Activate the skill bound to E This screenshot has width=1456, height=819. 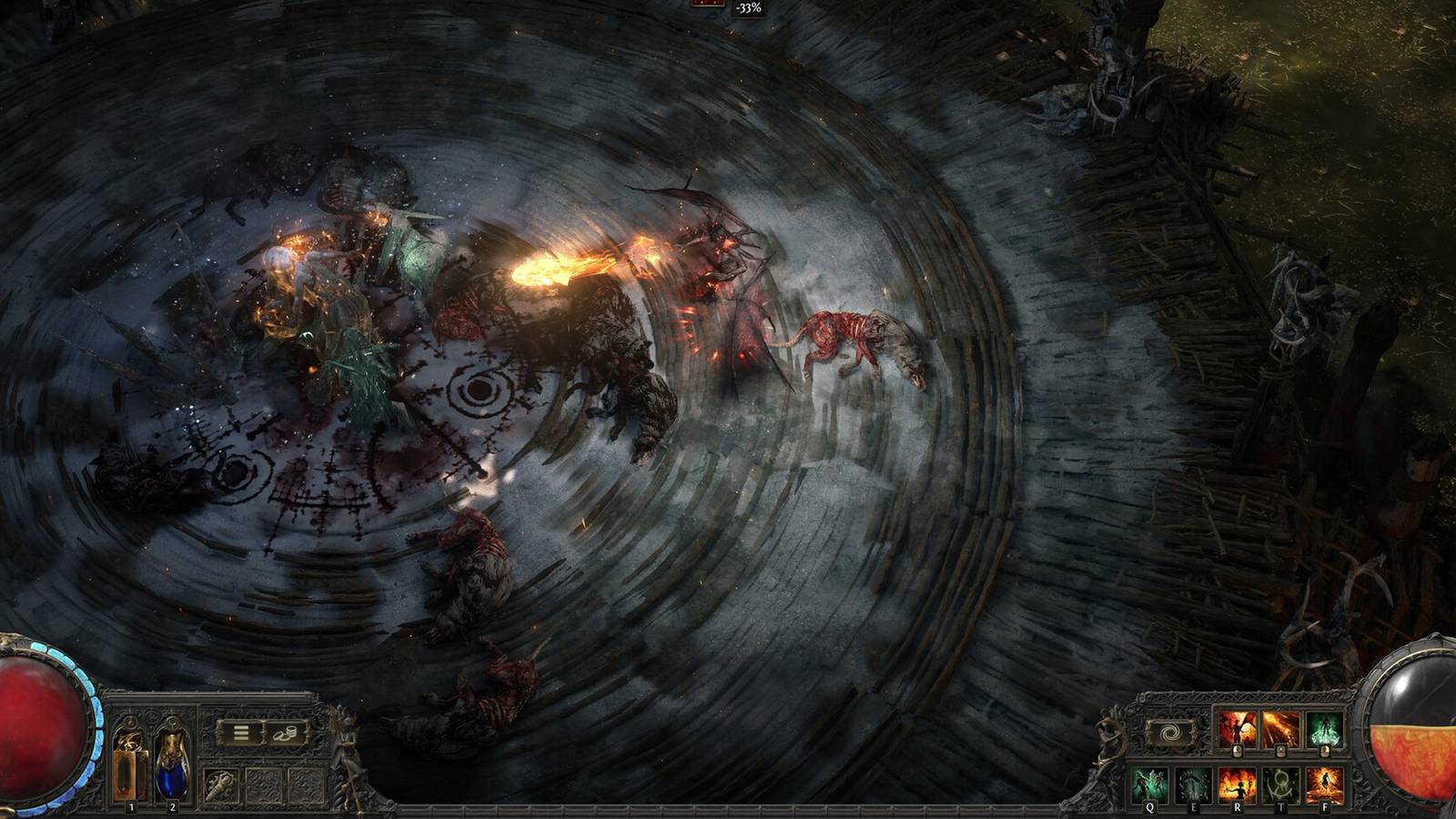[1191, 782]
